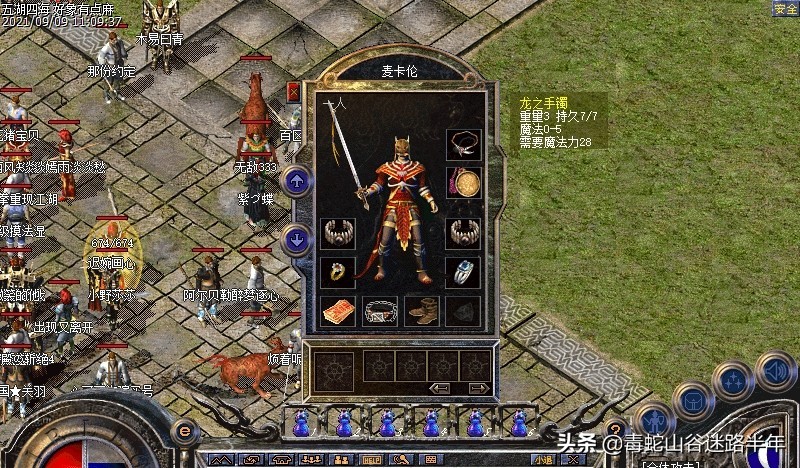Select the necklace equipment slot
This screenshot has height=468, width=800.
(463, 143)
